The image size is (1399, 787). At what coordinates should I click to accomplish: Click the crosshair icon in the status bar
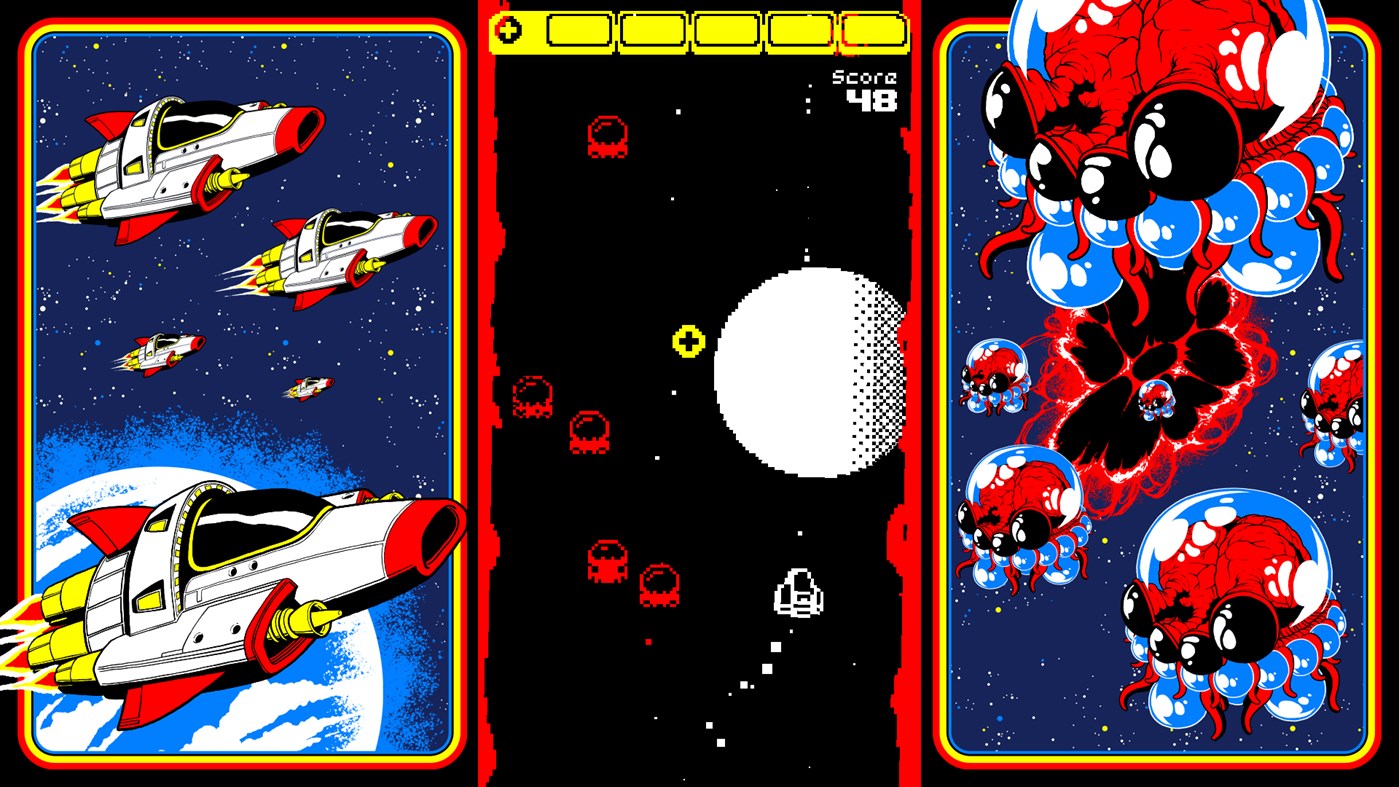pos(509,31)
